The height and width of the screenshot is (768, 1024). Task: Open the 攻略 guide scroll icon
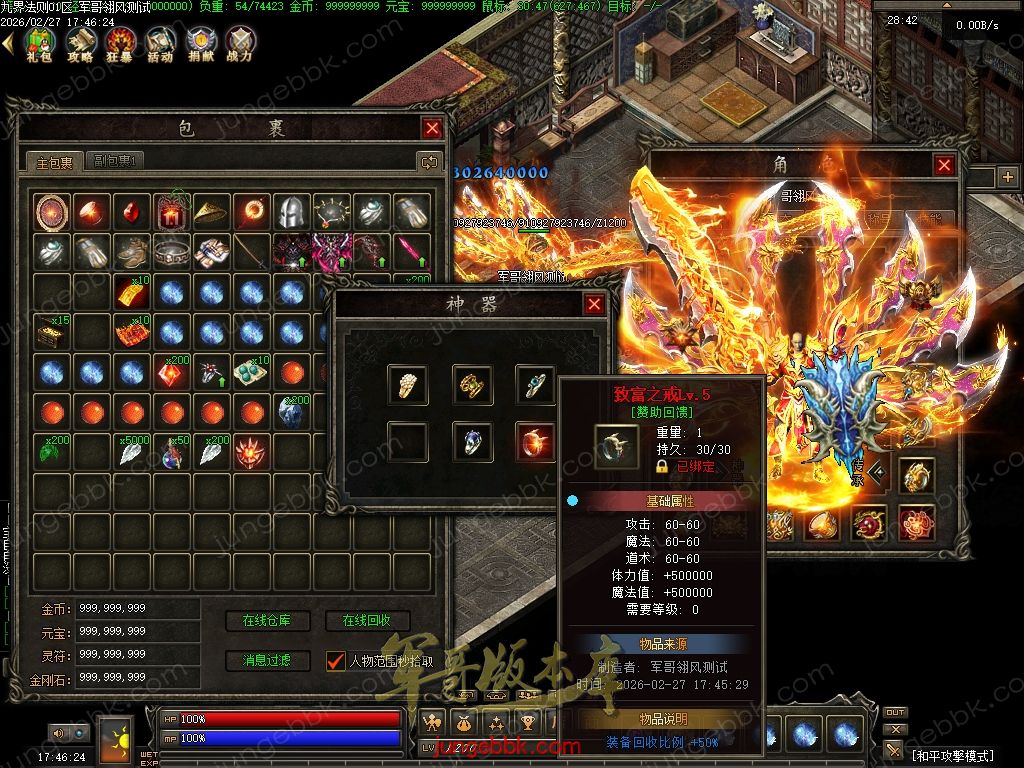click(x=80, y=42)
